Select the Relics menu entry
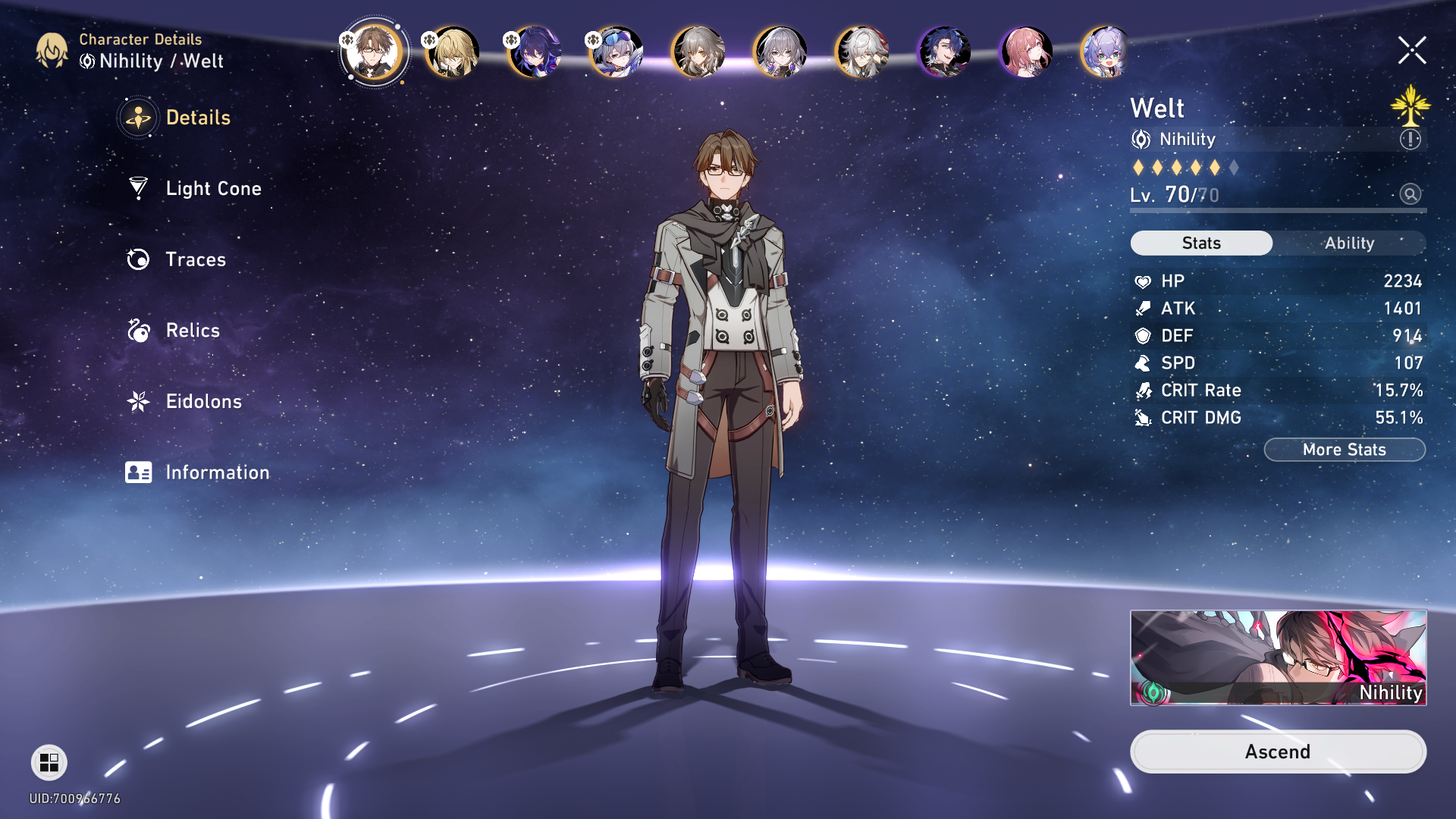 pyautogui.click(x=192, y=331)
